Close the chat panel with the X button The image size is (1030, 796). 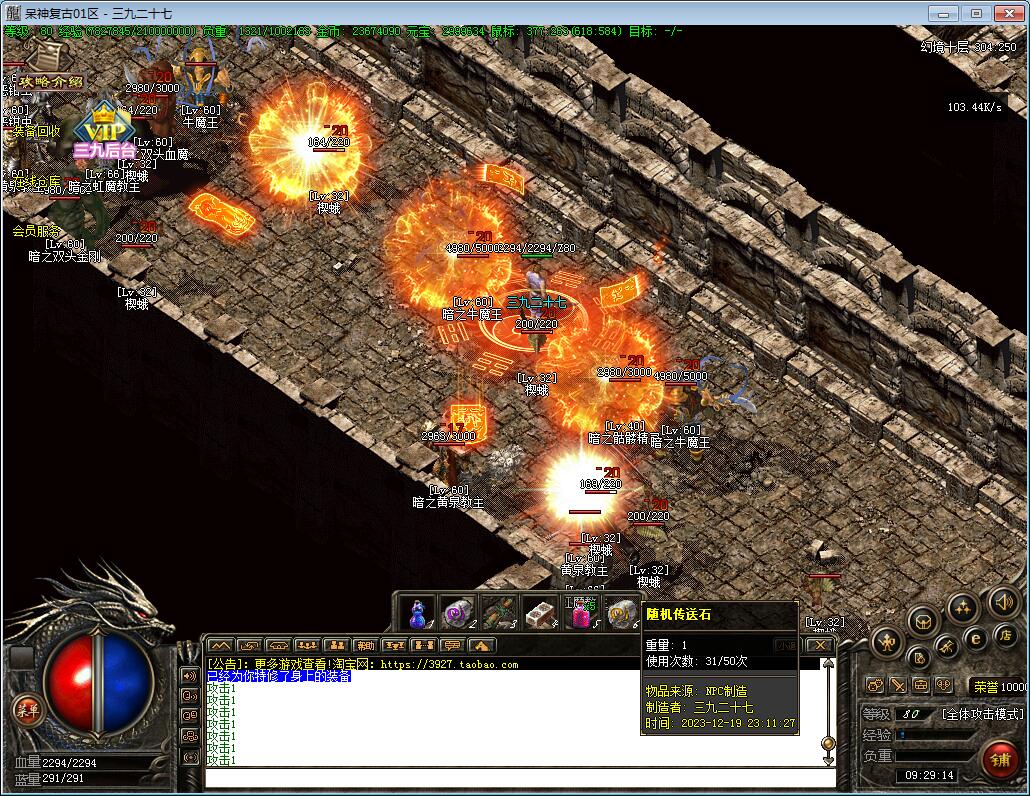tap(820, 646)
